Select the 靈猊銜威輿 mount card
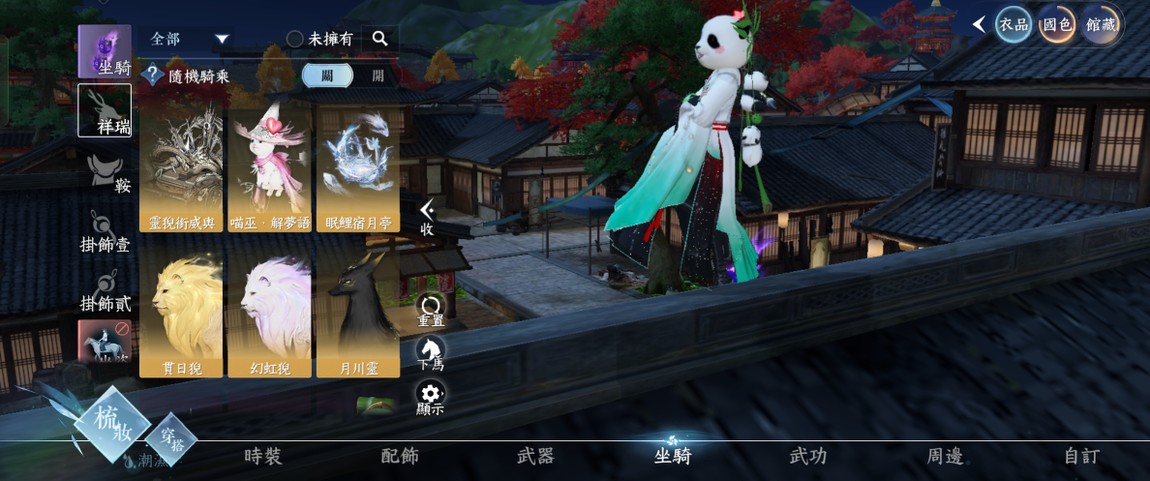 point(181,170)
